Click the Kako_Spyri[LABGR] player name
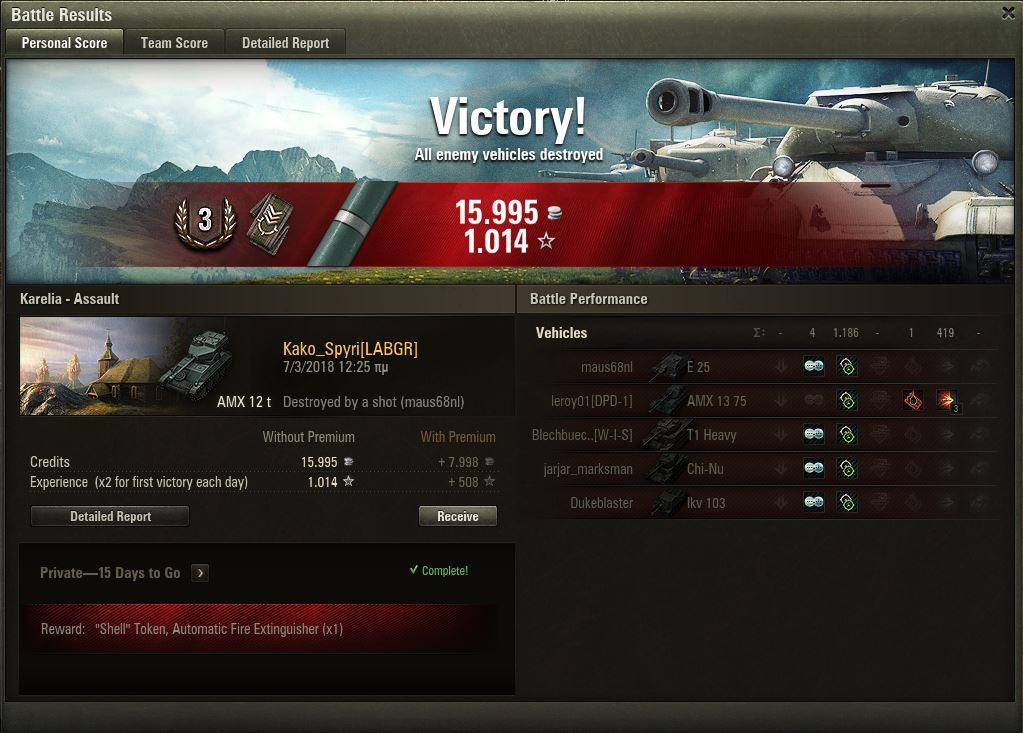The height and width of the screenshot is (733, 1023). 350,349
